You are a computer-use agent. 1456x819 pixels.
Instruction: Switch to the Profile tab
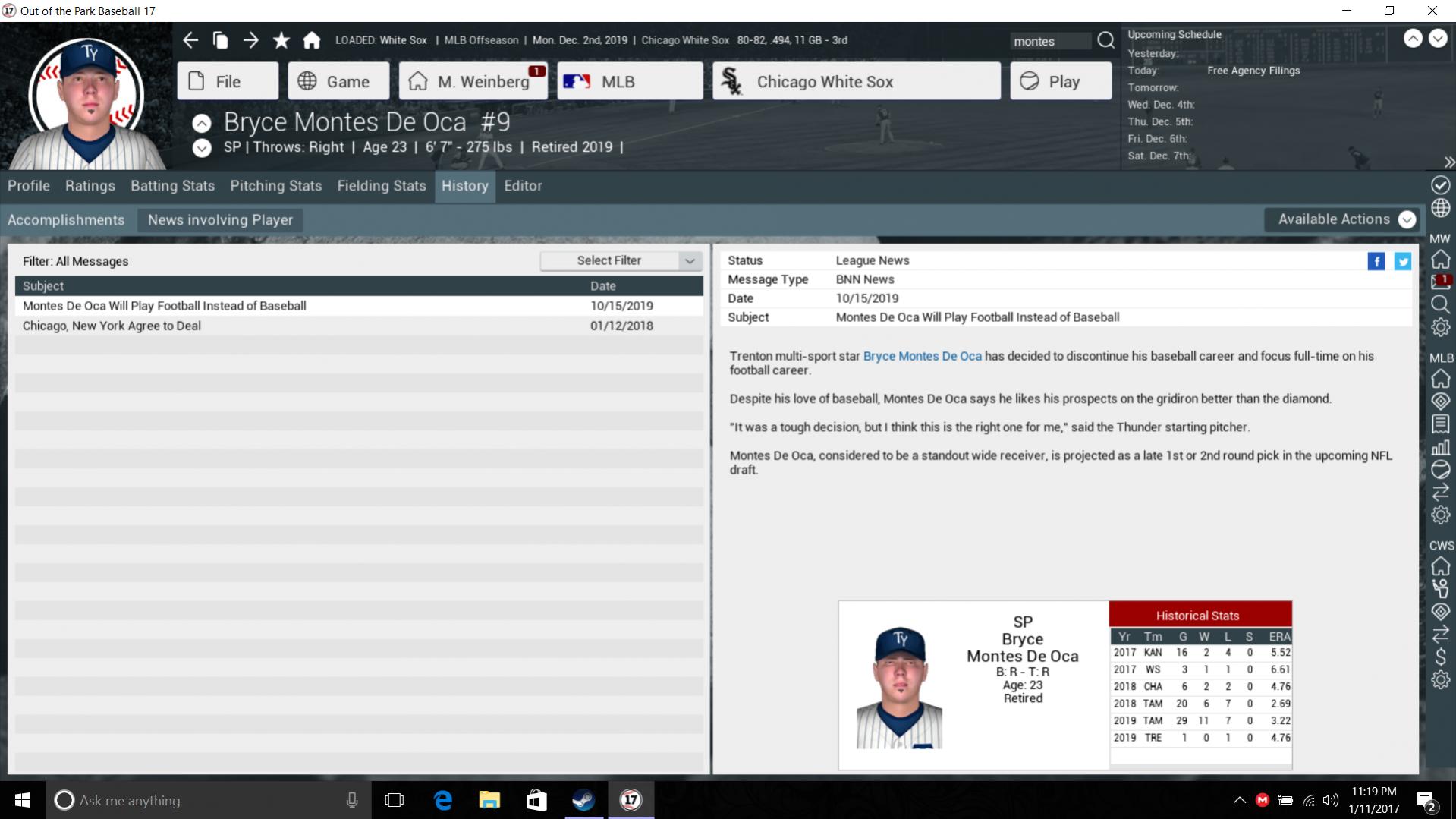coord(29,186)
